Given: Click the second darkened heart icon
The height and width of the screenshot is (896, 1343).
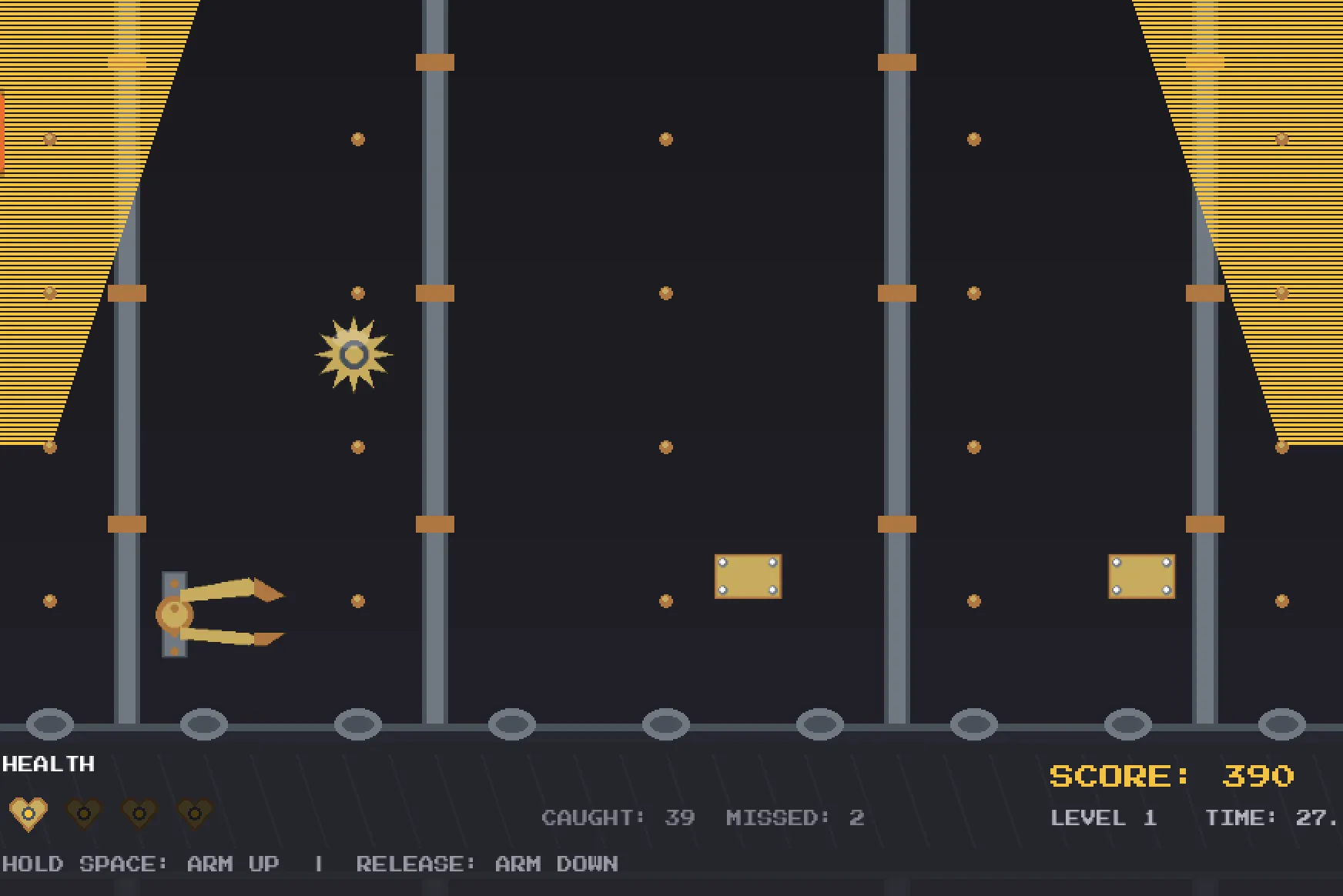Looking at the screenshot, I should pos(85,812).
